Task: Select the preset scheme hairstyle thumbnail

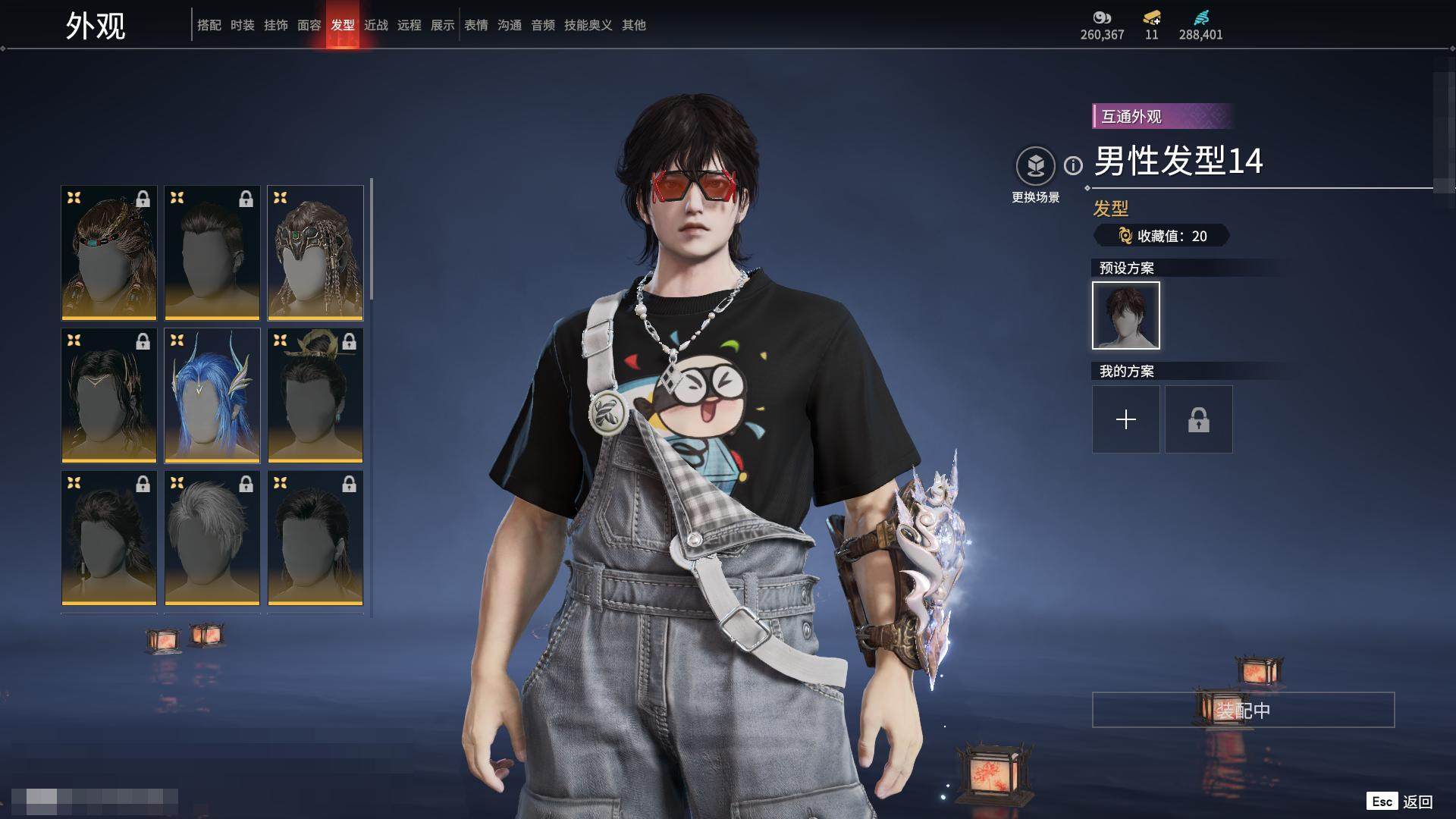Action: (x=1125, y=315)
